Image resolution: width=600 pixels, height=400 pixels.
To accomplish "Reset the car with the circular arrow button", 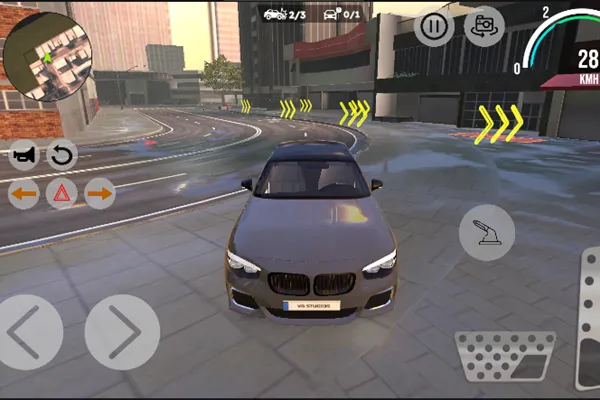I will tap(62, 155).
